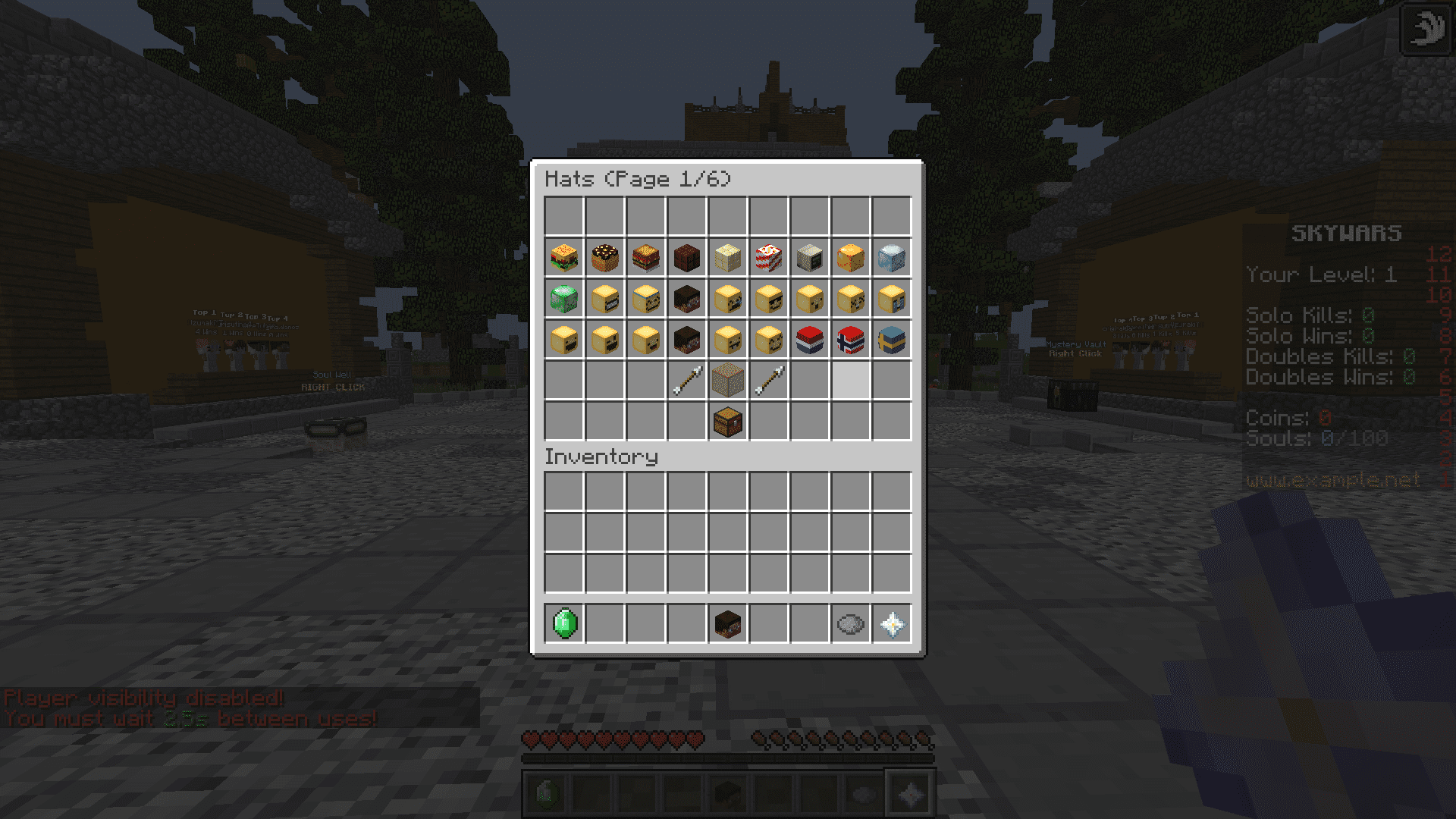This screenshot has width=1456, height=819.
Task: Choose the computer monitor hat
Action: [810, 258]
